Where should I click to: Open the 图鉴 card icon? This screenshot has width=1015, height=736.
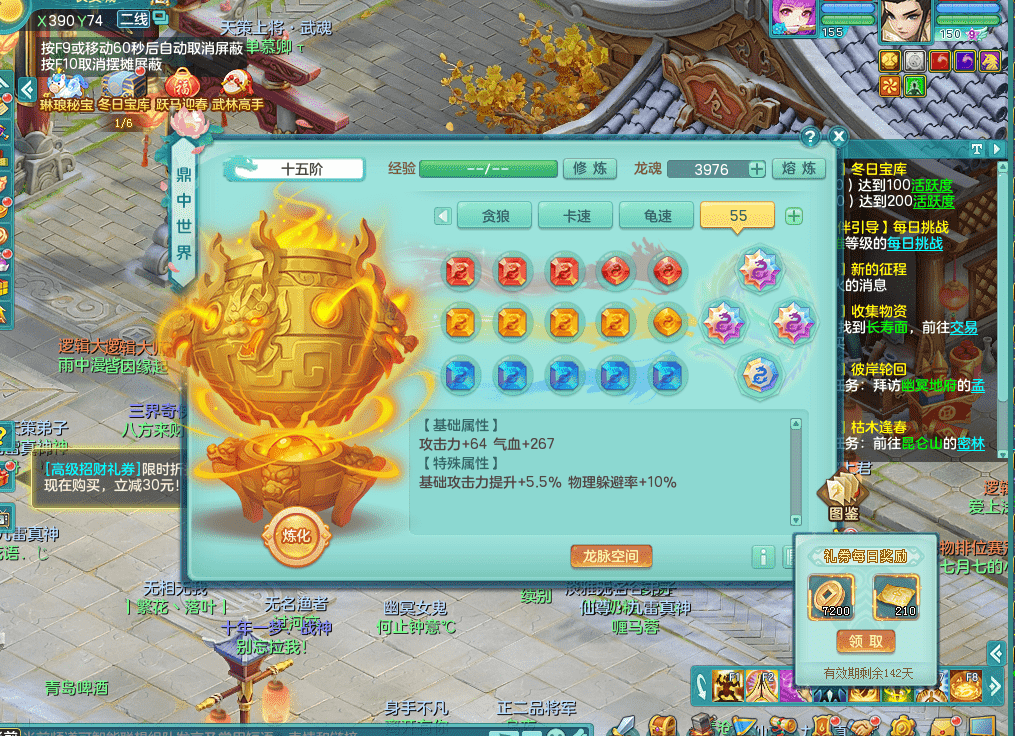coord(843,497)
